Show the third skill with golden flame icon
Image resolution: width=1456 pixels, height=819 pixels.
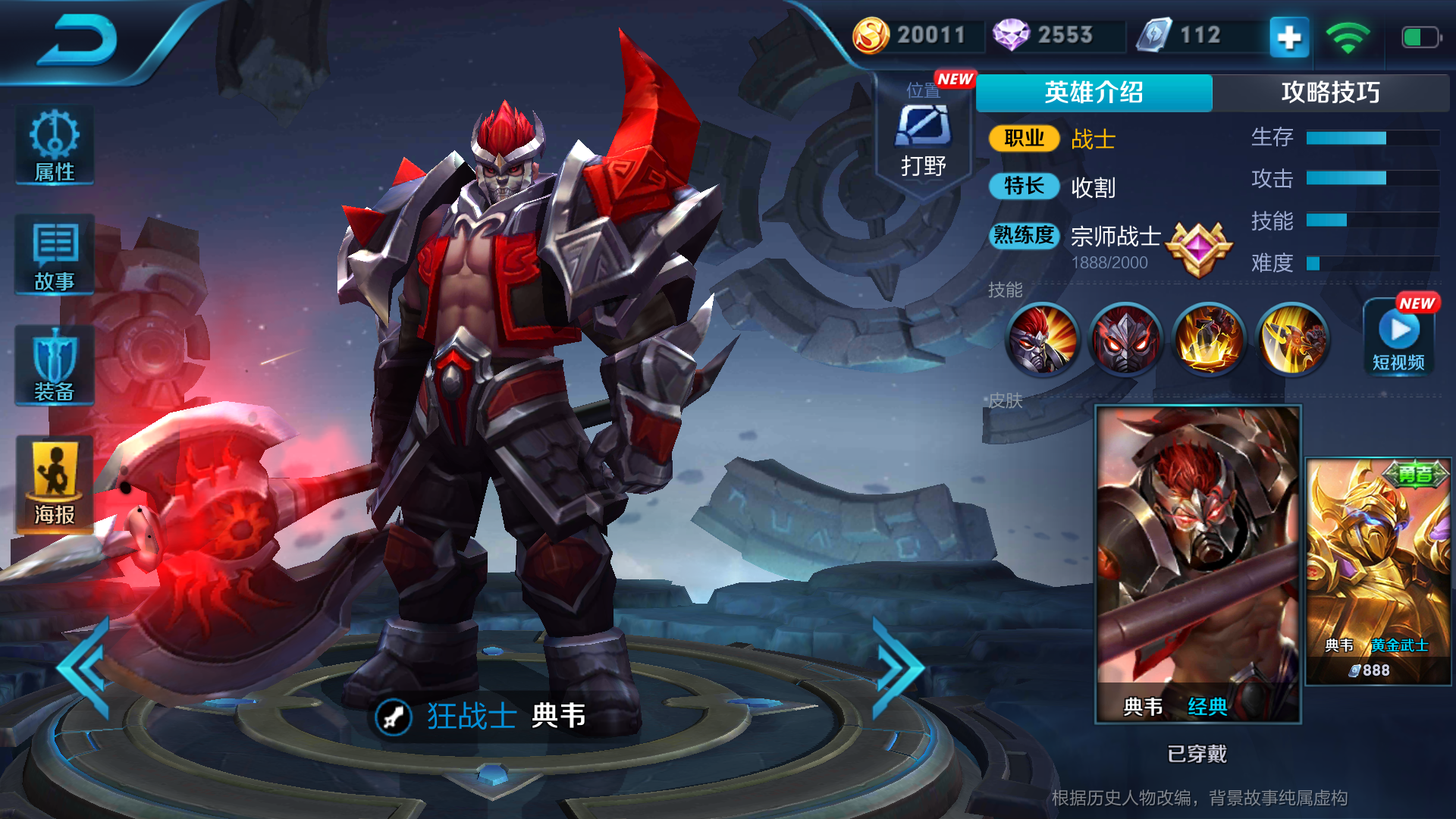(x=1210, y=339)
